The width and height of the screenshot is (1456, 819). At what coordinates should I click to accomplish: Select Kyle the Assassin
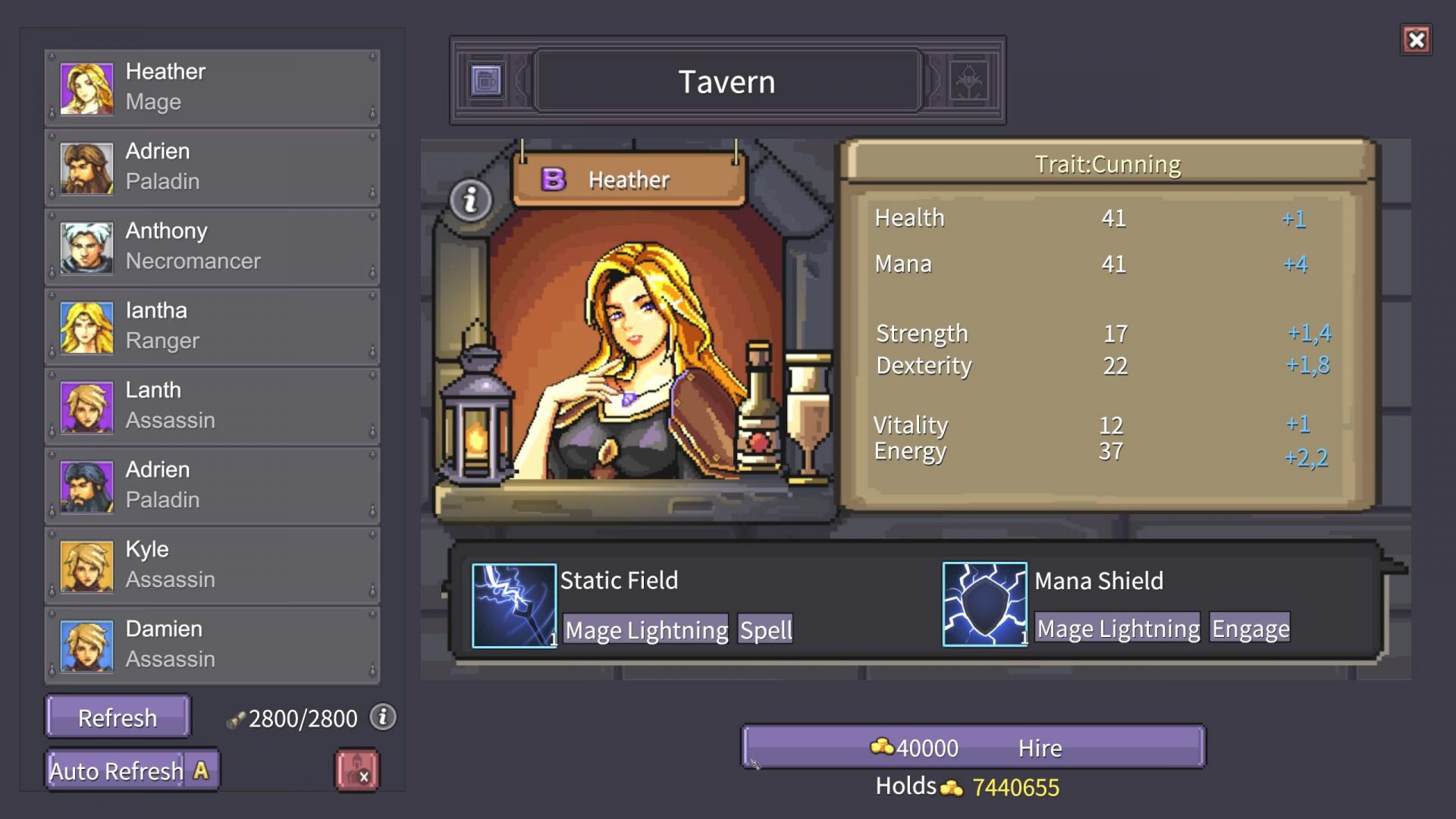coord(212,565)
